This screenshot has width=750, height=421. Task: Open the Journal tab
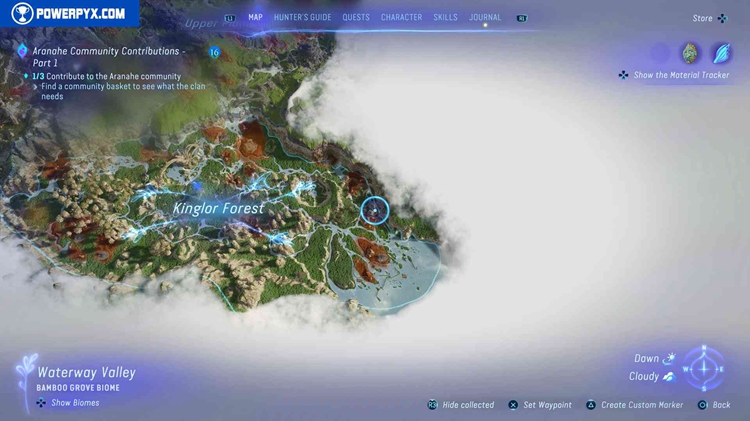coord(485,17)
